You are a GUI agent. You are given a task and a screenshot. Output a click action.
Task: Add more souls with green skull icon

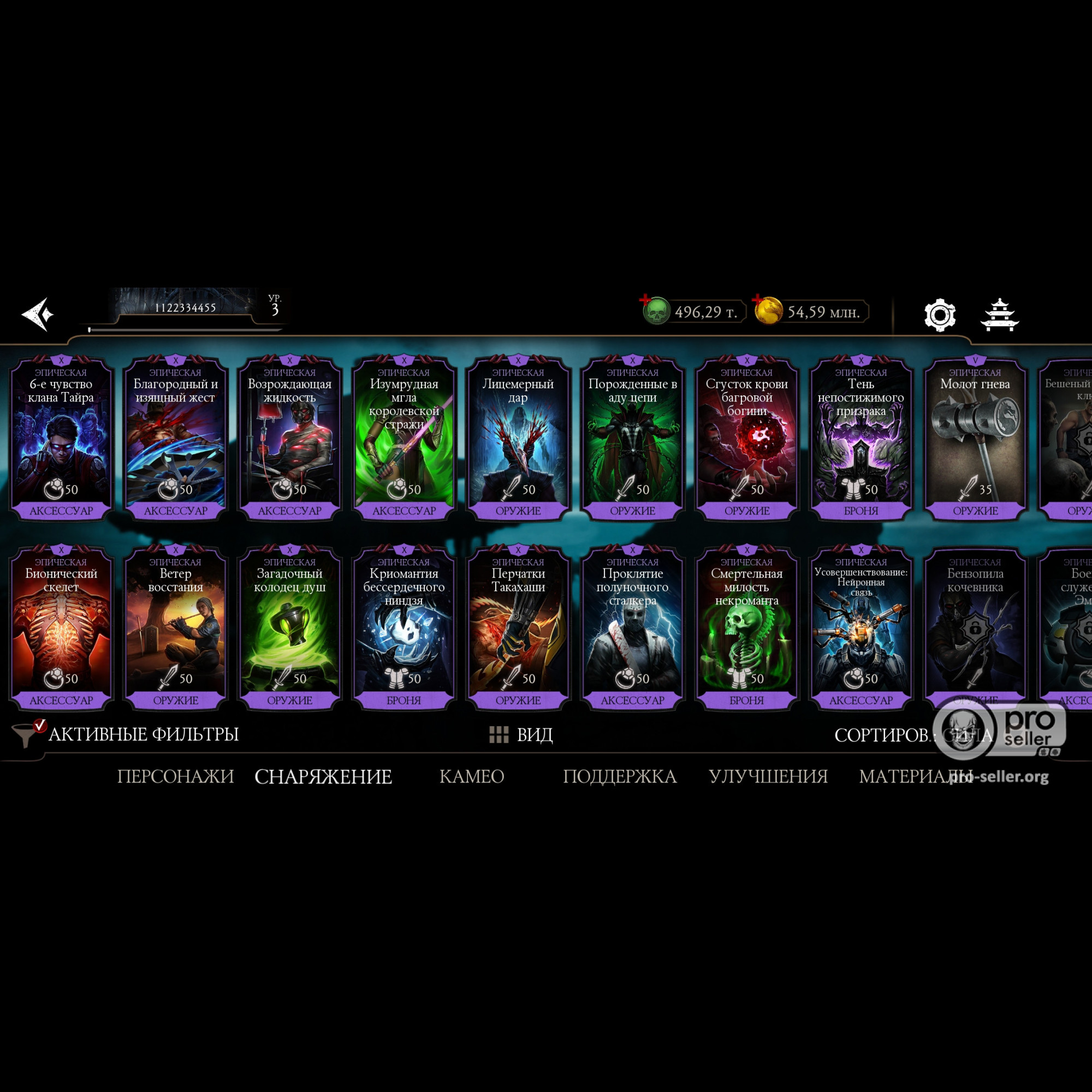(x=655, y=310)
